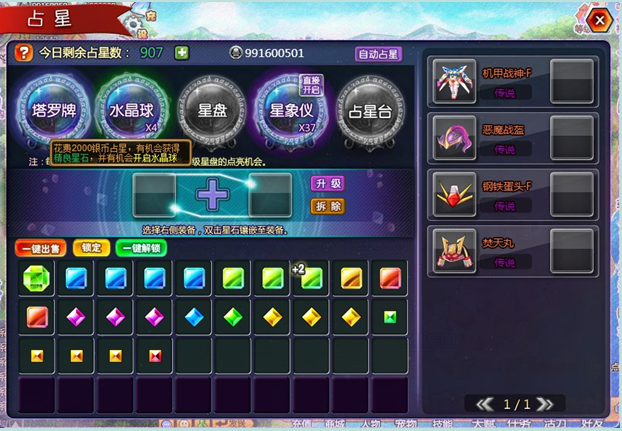Add more divination attempts with green plus

point(182,53)
